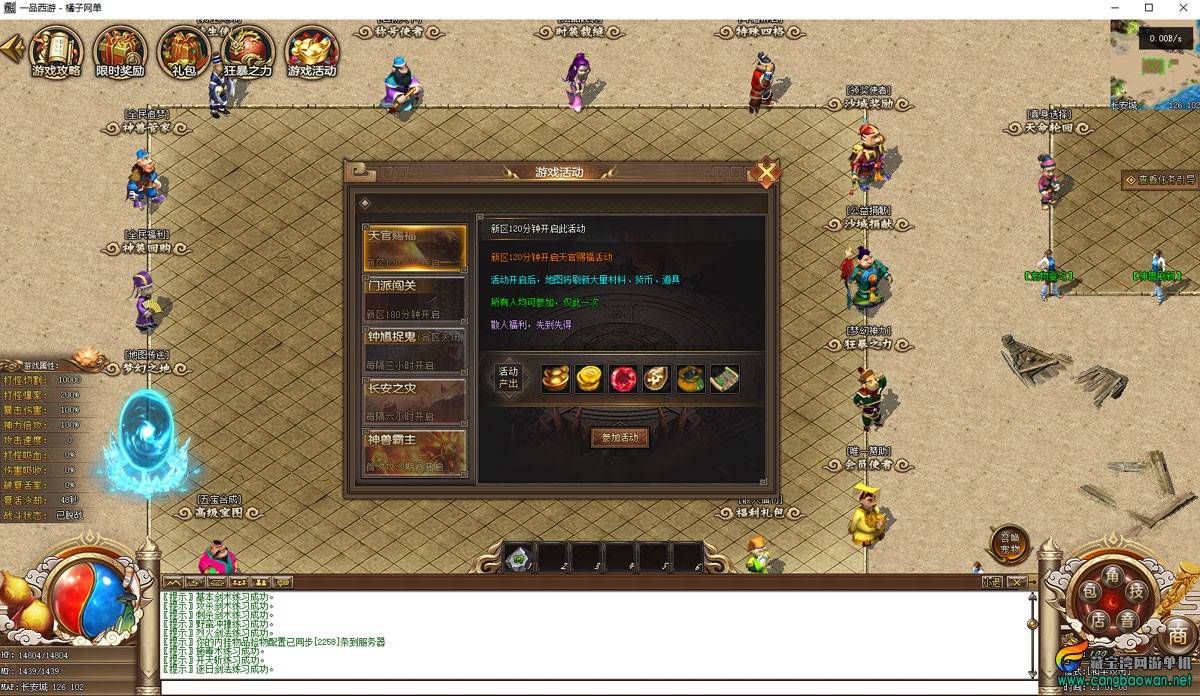Summon pet with 召唤宠物 button
Screen dimensions: 1200x696
point(1009,543)
